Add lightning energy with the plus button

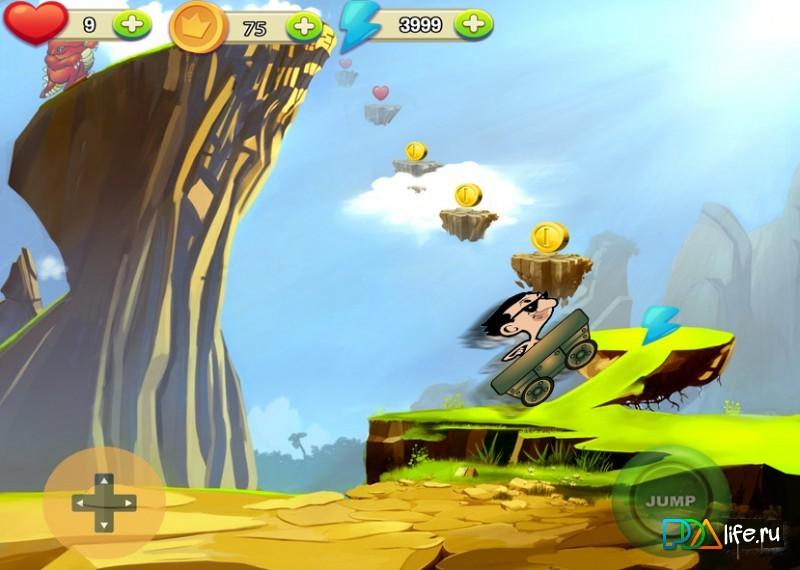(x=474, y=25)
